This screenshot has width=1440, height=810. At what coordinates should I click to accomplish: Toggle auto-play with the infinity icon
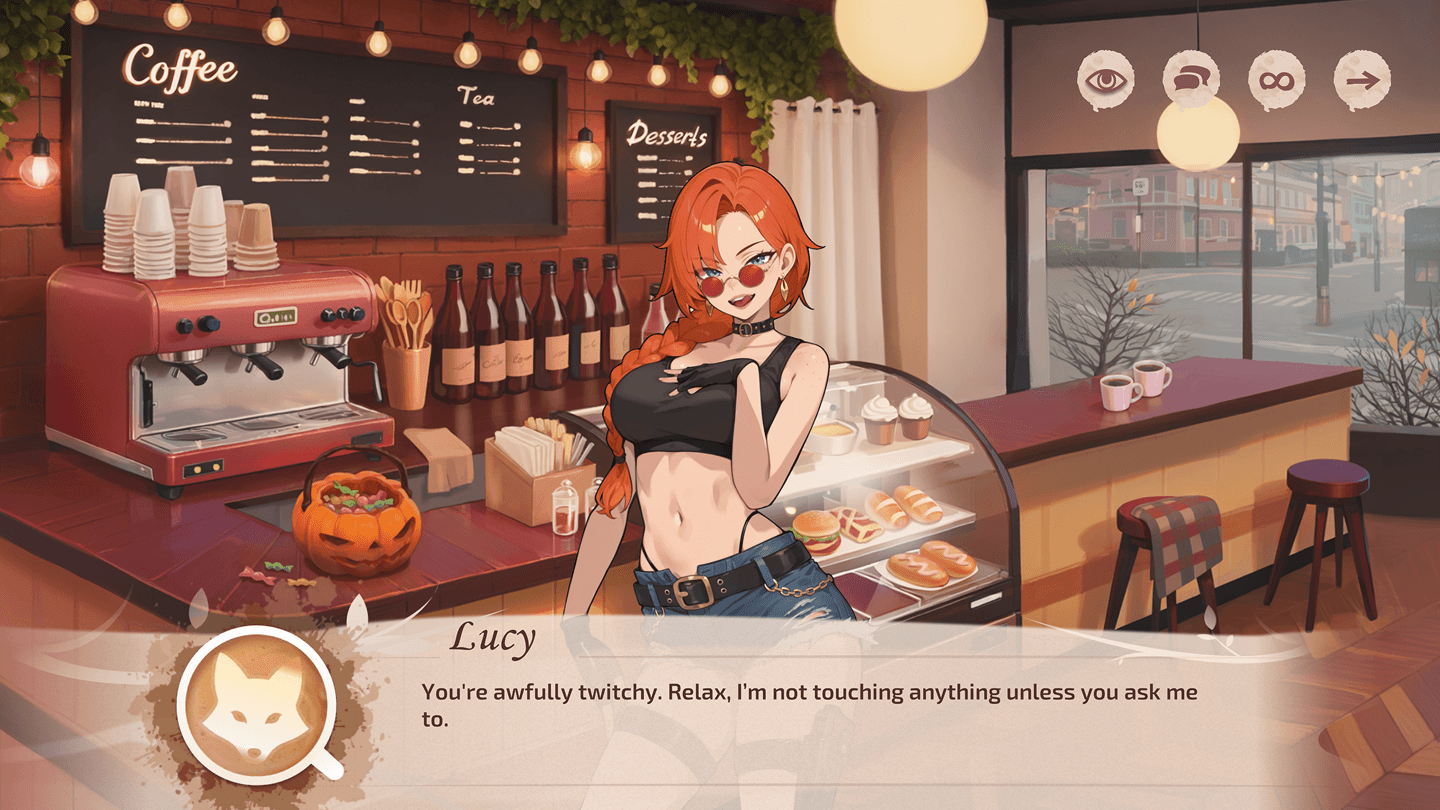(x=1277, y=81)
